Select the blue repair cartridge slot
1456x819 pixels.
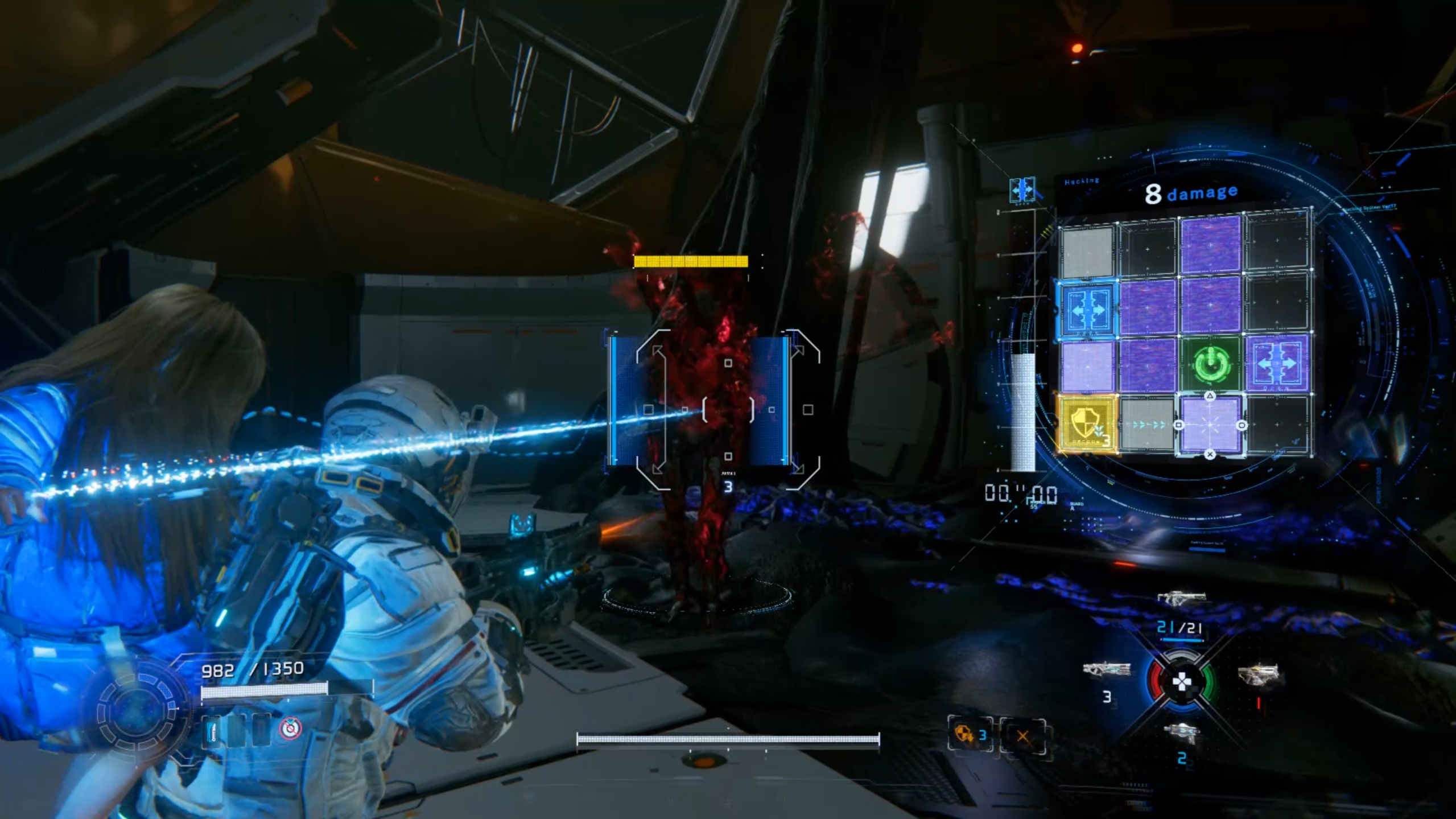pos(212,729)
